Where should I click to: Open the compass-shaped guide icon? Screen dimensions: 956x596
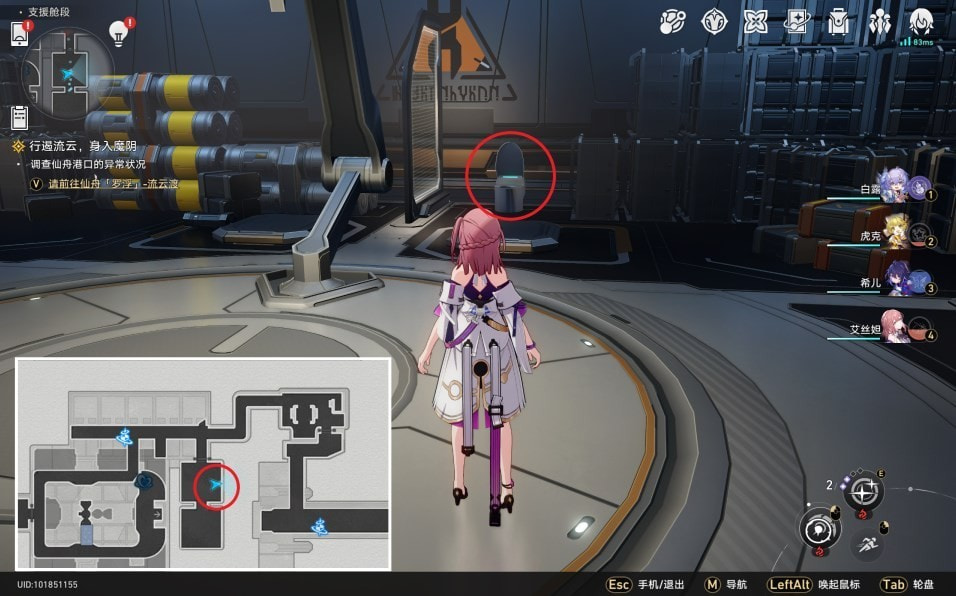[x=714, y=21]
